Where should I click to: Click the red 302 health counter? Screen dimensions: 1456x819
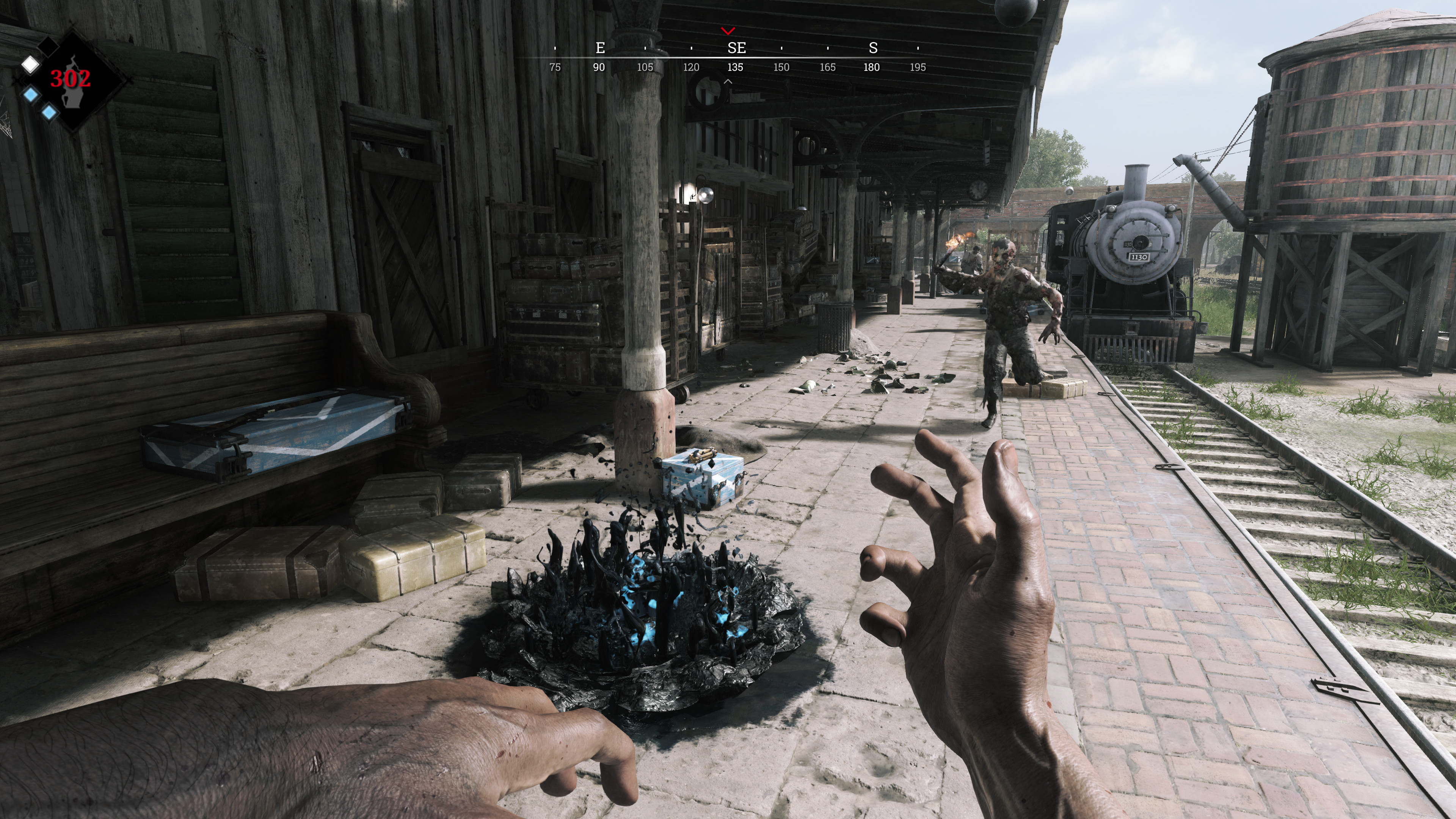click(x=71, y=79)
